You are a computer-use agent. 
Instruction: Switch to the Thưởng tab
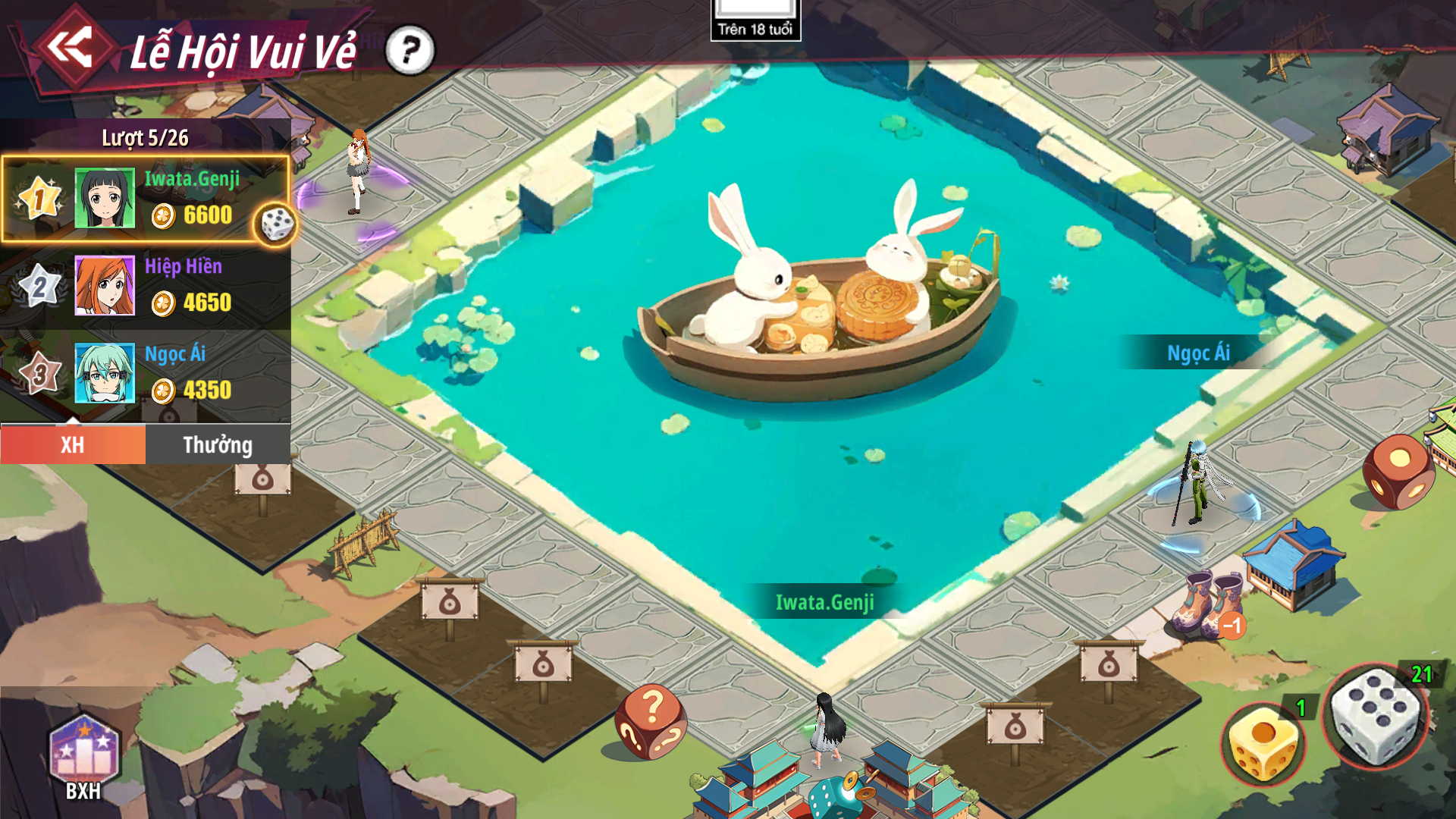coord(218,444)
